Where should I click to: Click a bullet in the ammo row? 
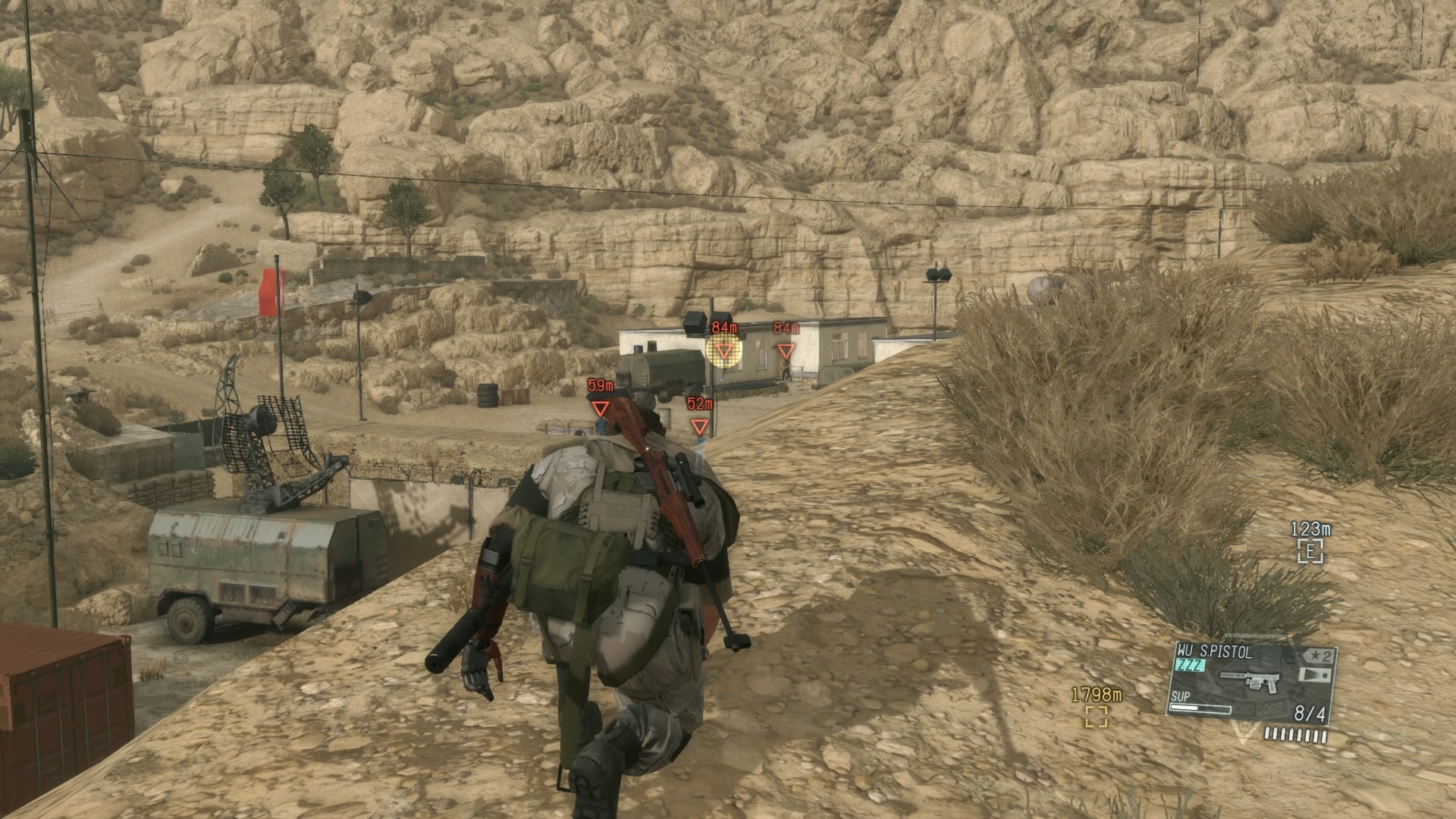click(x=1269, y=734)
